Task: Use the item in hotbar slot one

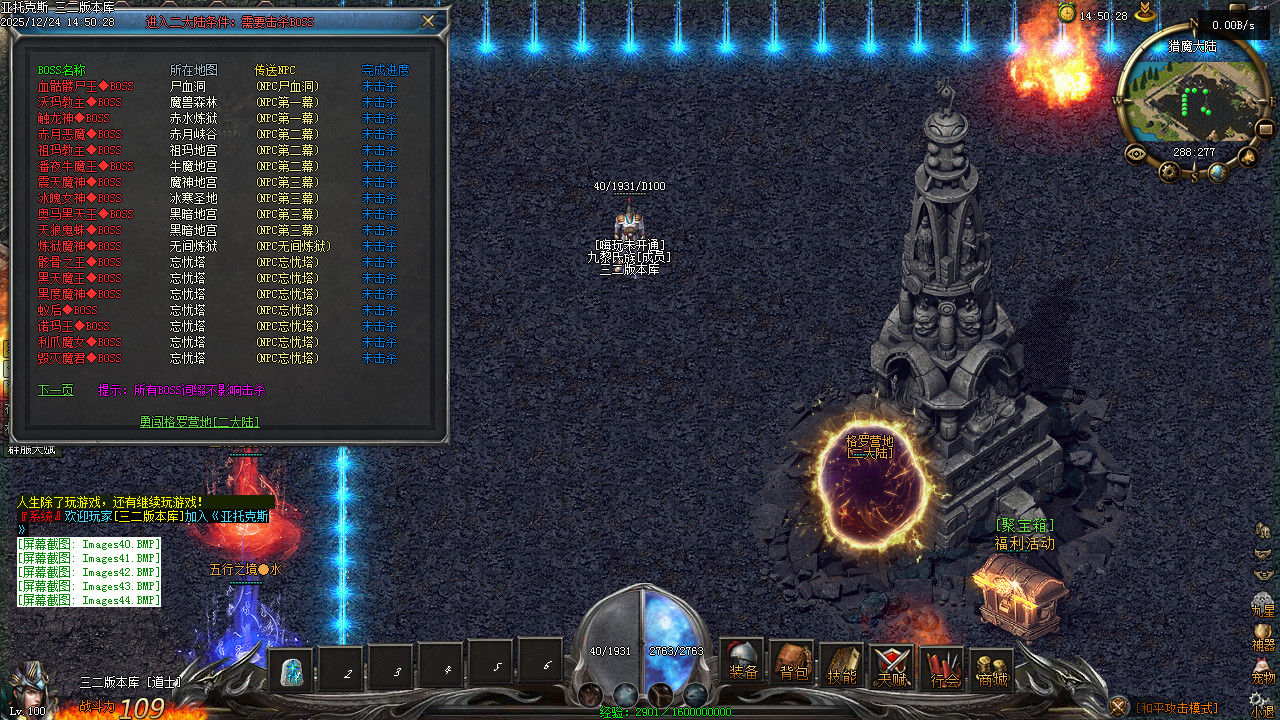Action: tap(292, 671)
